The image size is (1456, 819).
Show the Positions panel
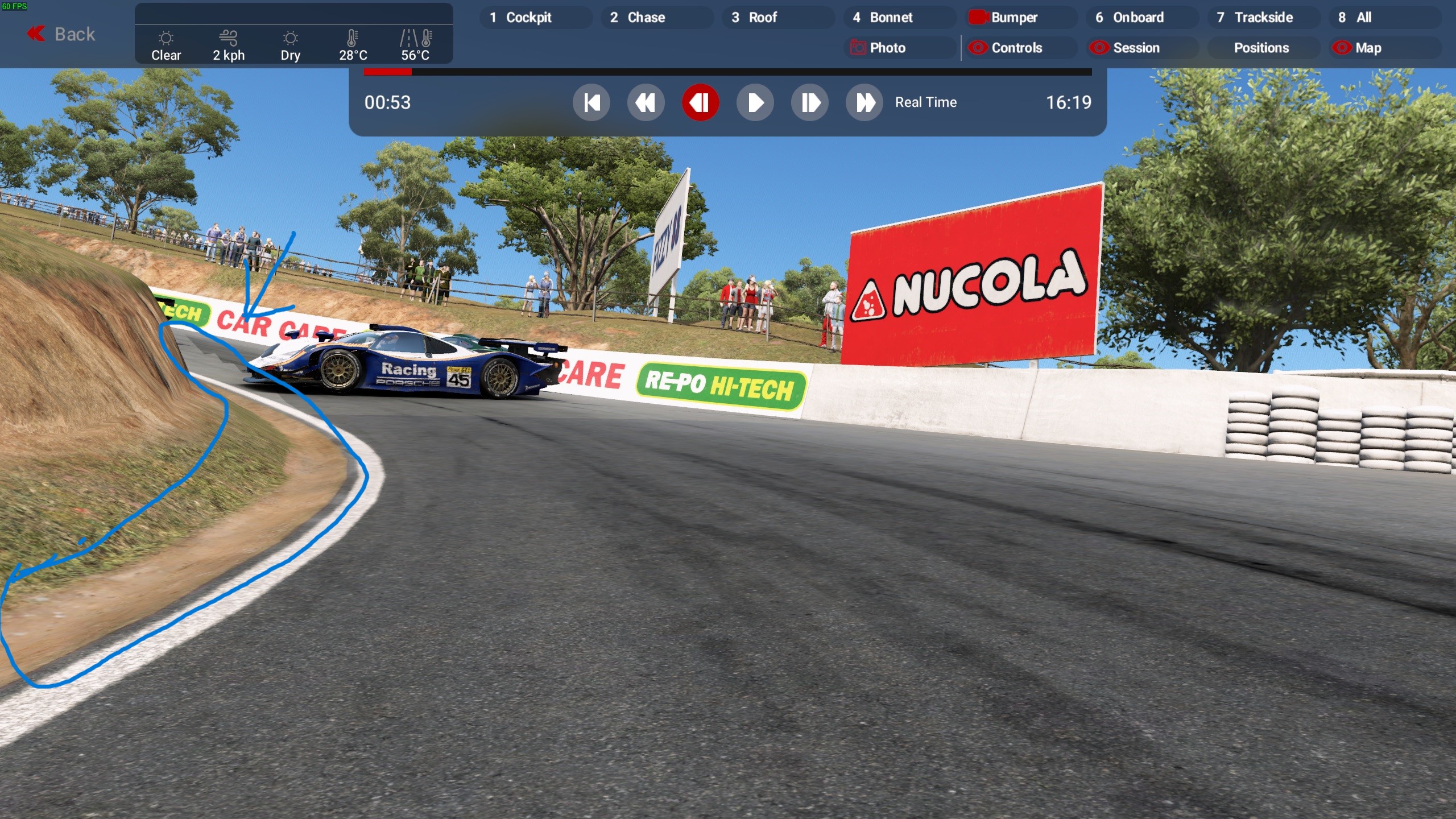1263,48
